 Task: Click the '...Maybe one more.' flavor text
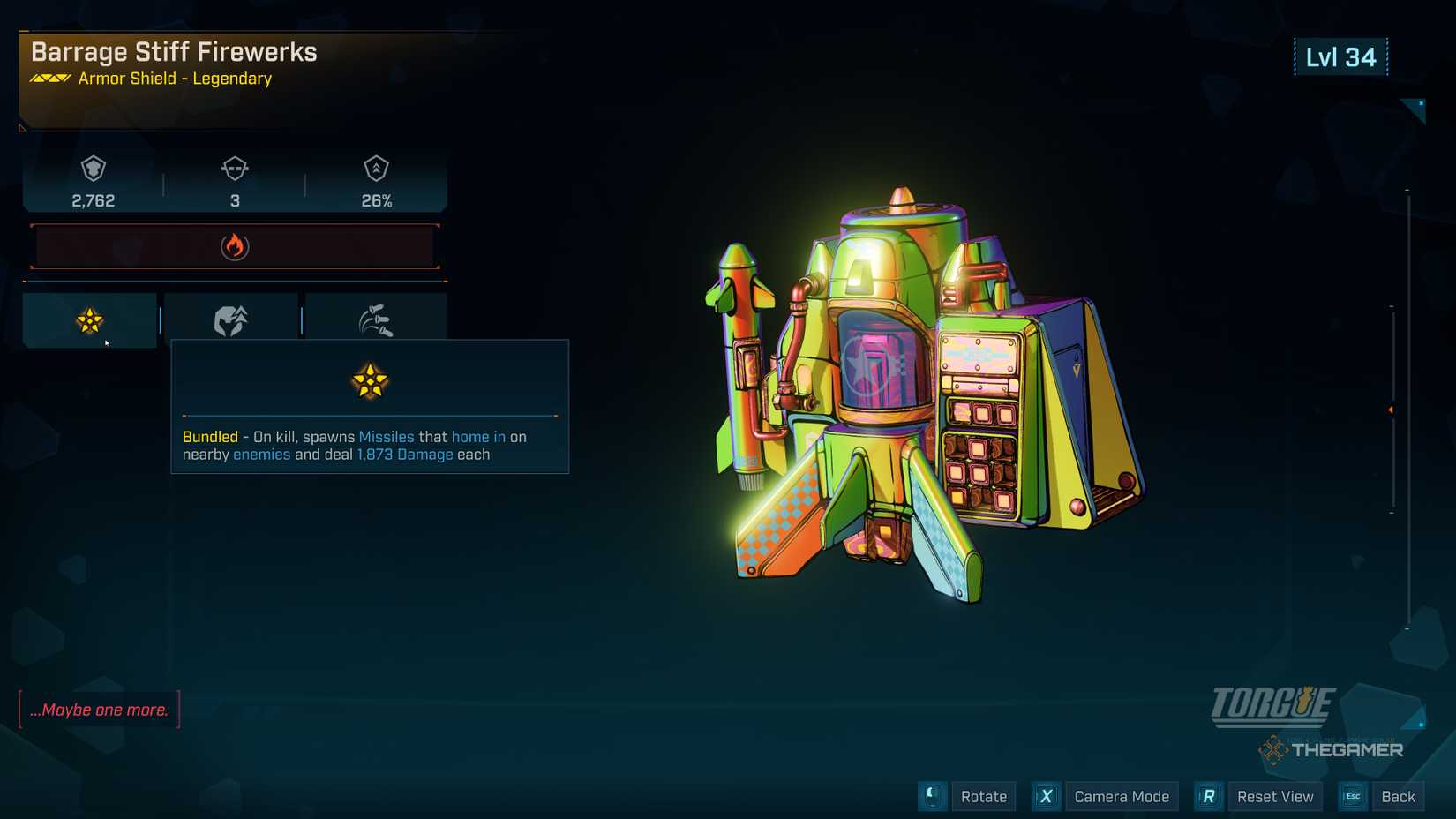[x=99, y=710]
